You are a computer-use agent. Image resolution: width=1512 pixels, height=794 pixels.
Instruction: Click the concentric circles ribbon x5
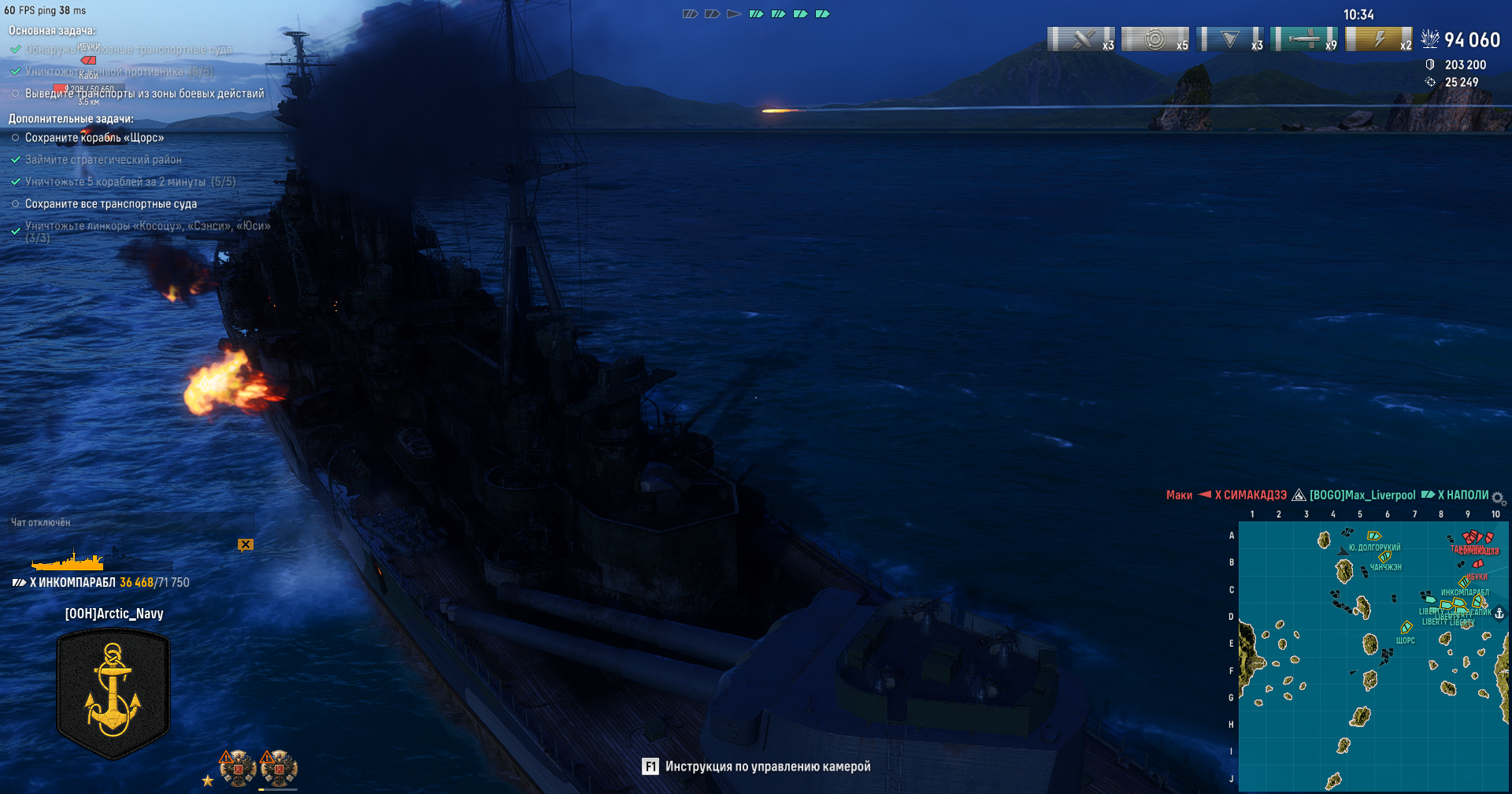pyautogui.click(x=1155, y=39)
